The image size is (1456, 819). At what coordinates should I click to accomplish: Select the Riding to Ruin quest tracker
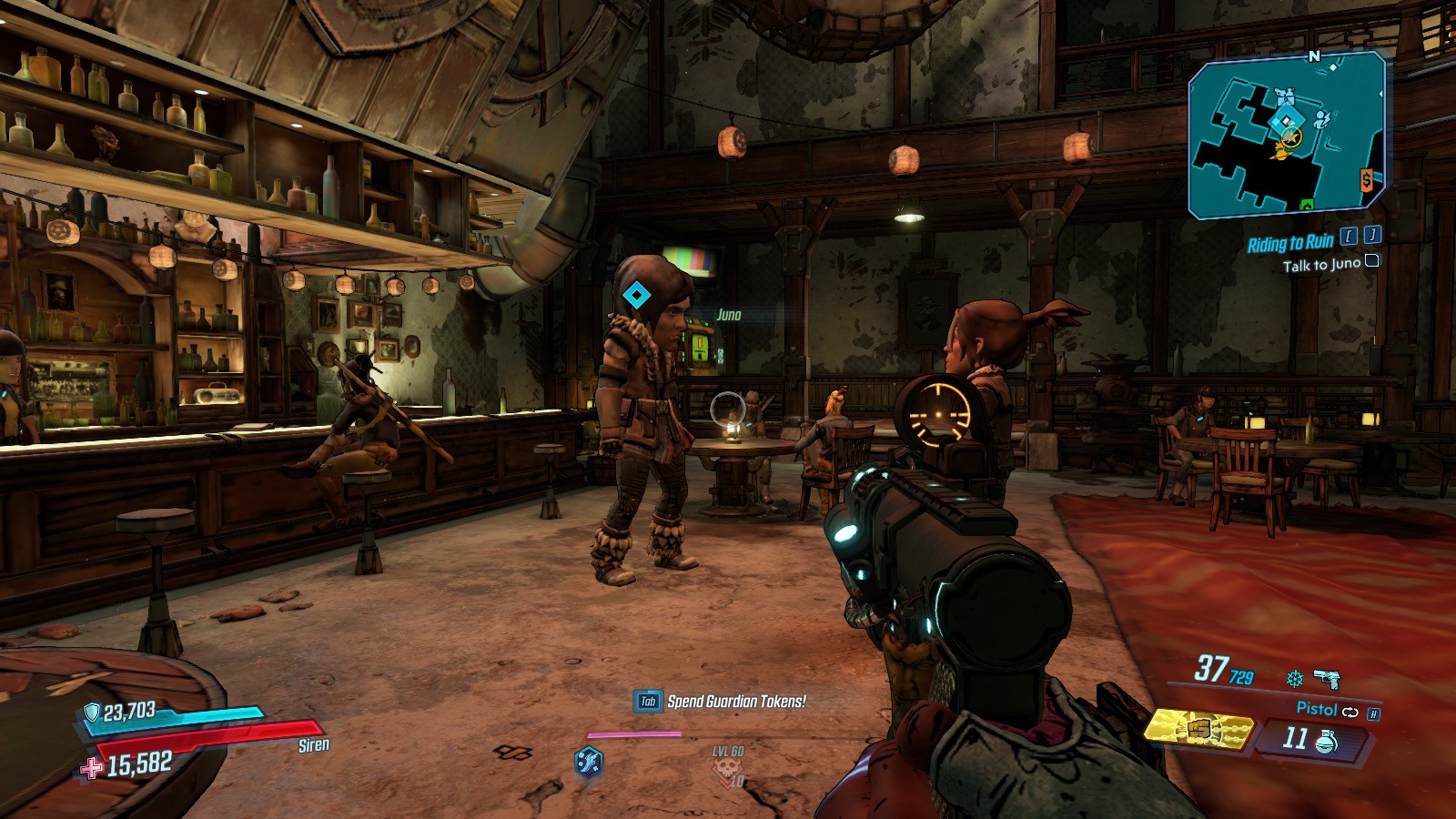pos(1289,243)
